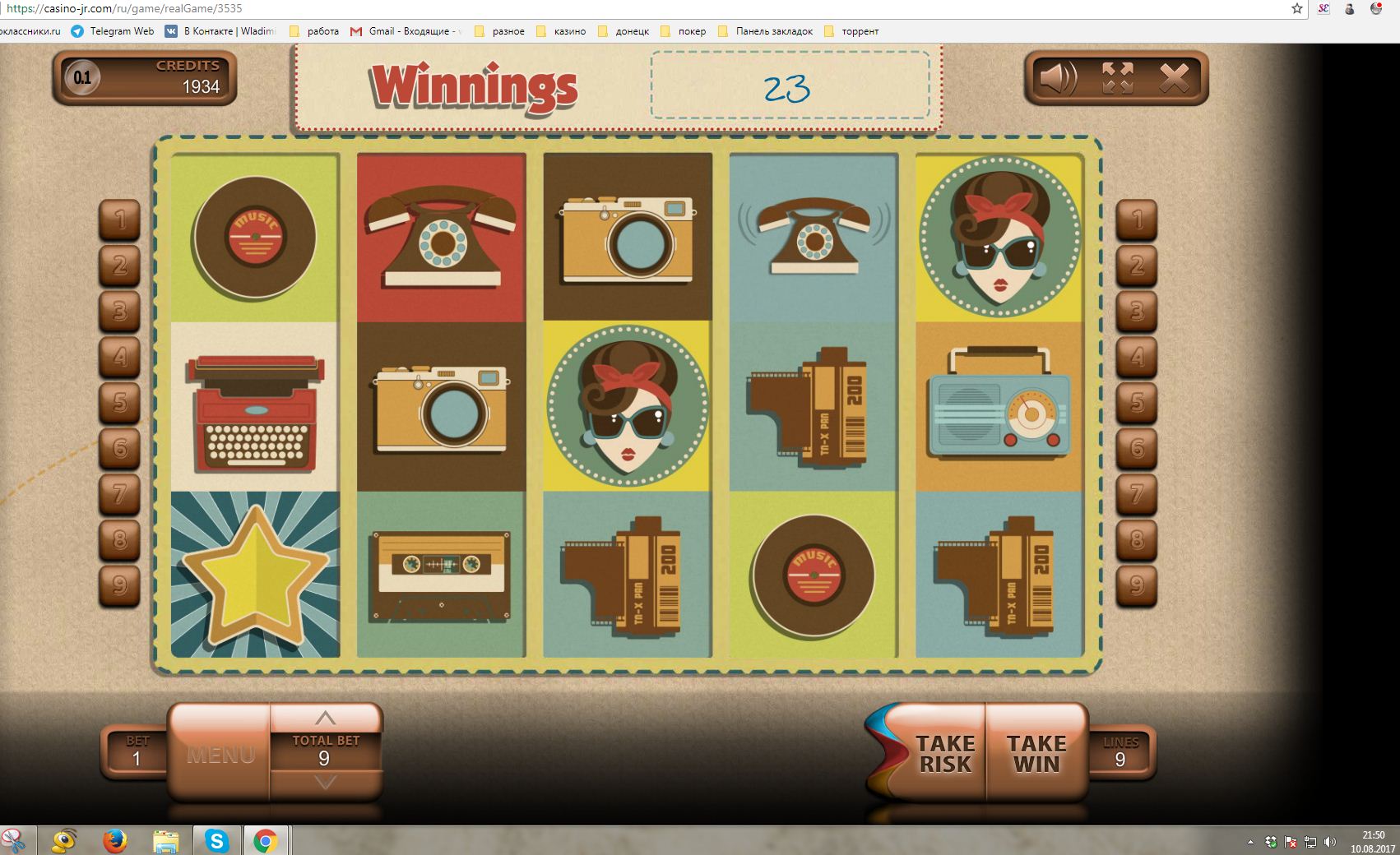Switch to fullscreen mode
This screenshot has height=855, width=1400.
pyautogui.click(x=1117, y=79)
